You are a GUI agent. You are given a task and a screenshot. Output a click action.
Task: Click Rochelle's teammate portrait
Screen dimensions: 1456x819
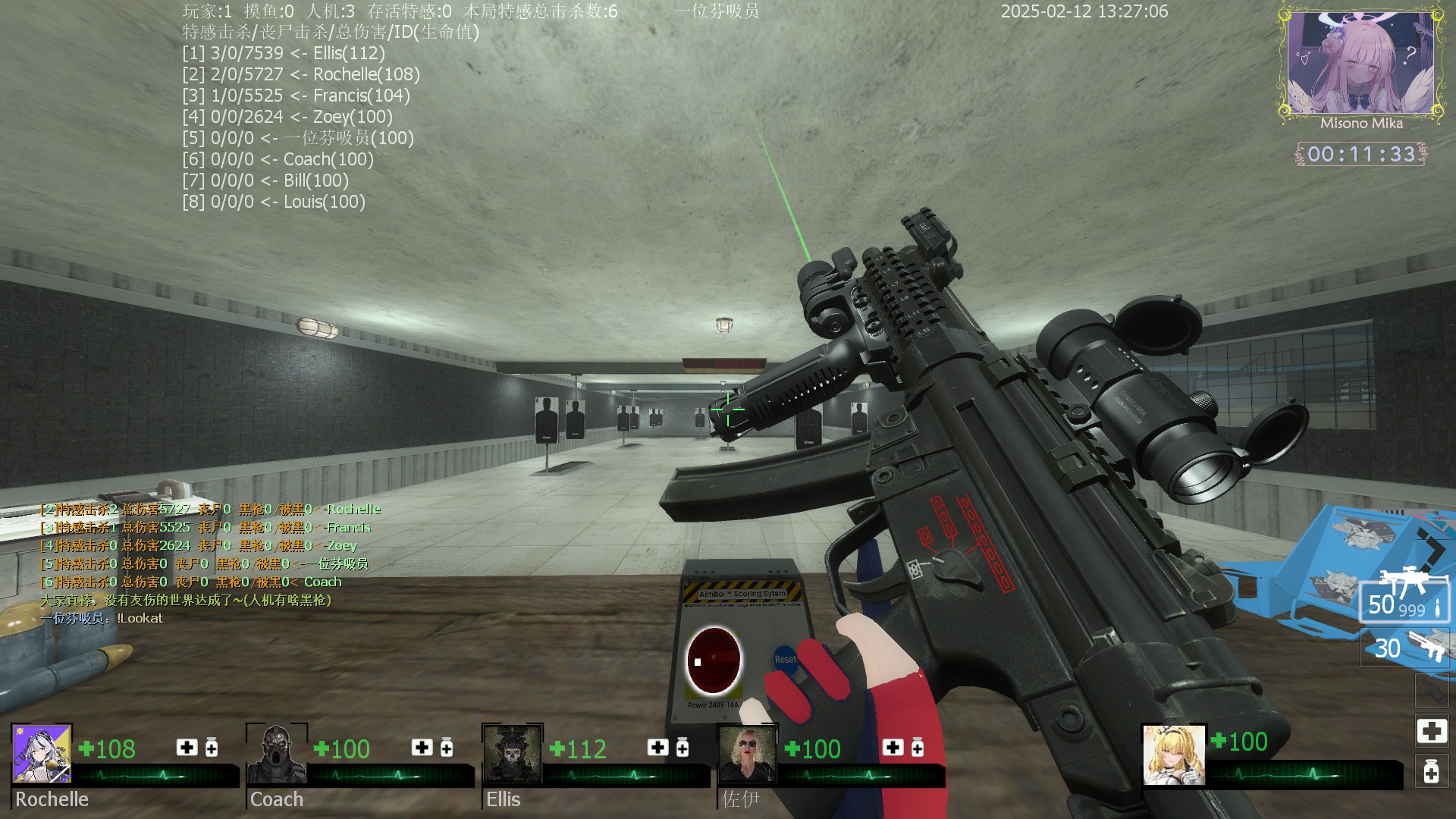point(42,753)
